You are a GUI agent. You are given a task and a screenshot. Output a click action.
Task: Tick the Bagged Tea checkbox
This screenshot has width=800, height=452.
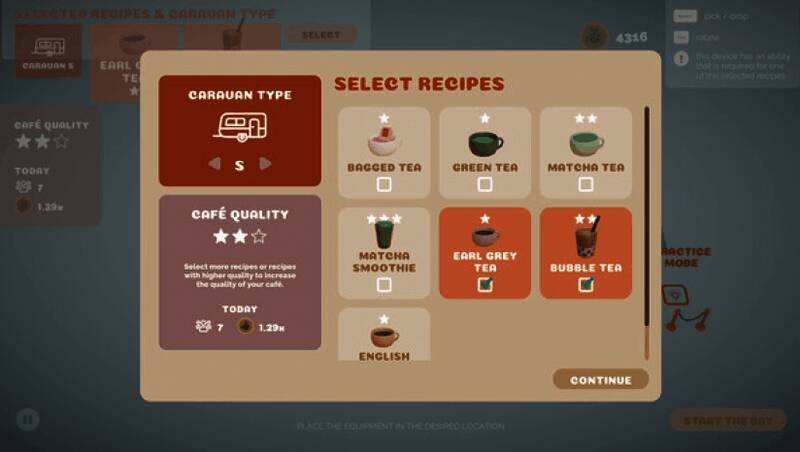pos(384,184)
